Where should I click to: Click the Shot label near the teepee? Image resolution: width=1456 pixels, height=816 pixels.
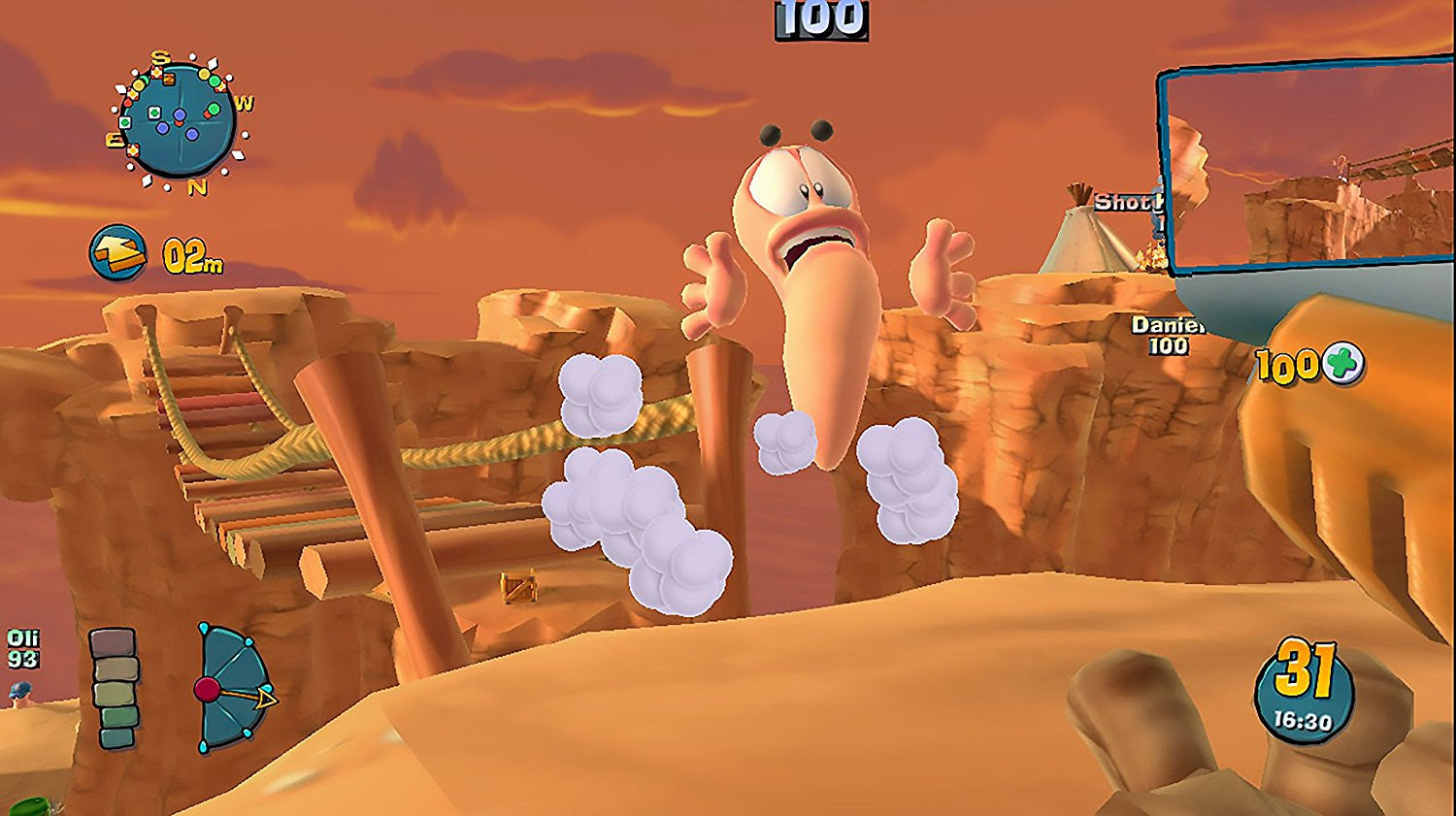click(1123, 203)
